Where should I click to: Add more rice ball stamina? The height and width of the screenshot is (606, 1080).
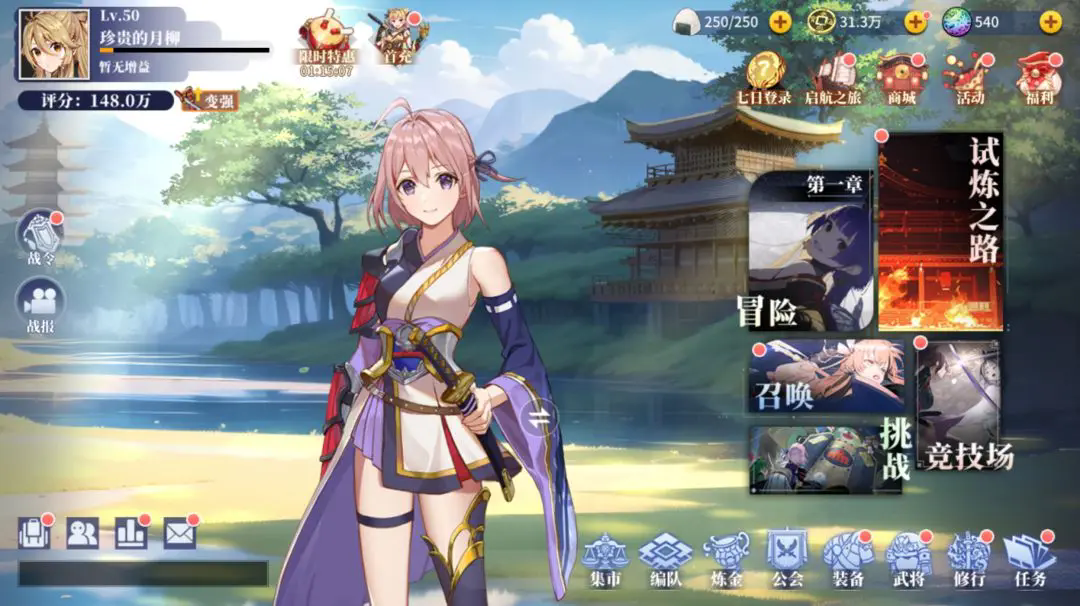click(780, 21)
